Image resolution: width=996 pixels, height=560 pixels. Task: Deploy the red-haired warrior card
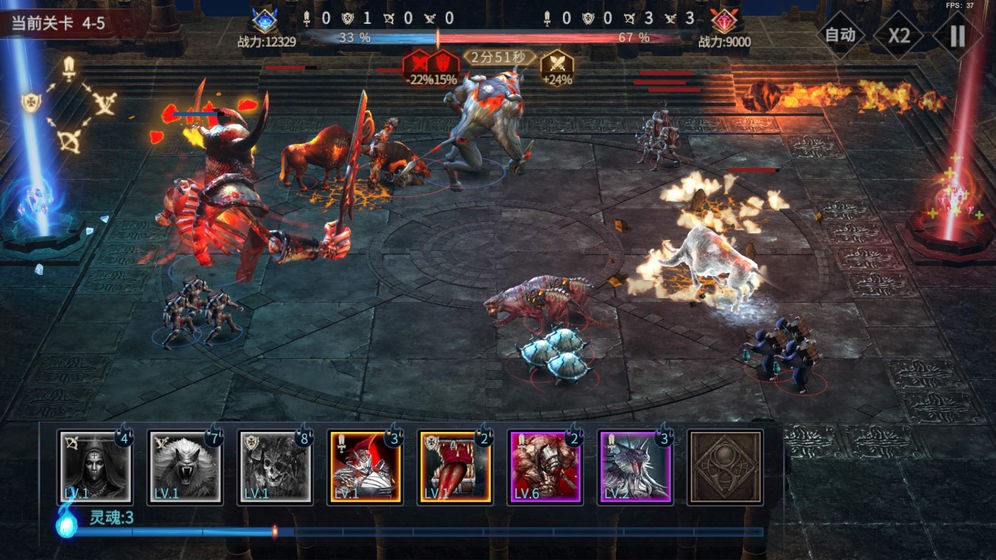pos(364,466)
